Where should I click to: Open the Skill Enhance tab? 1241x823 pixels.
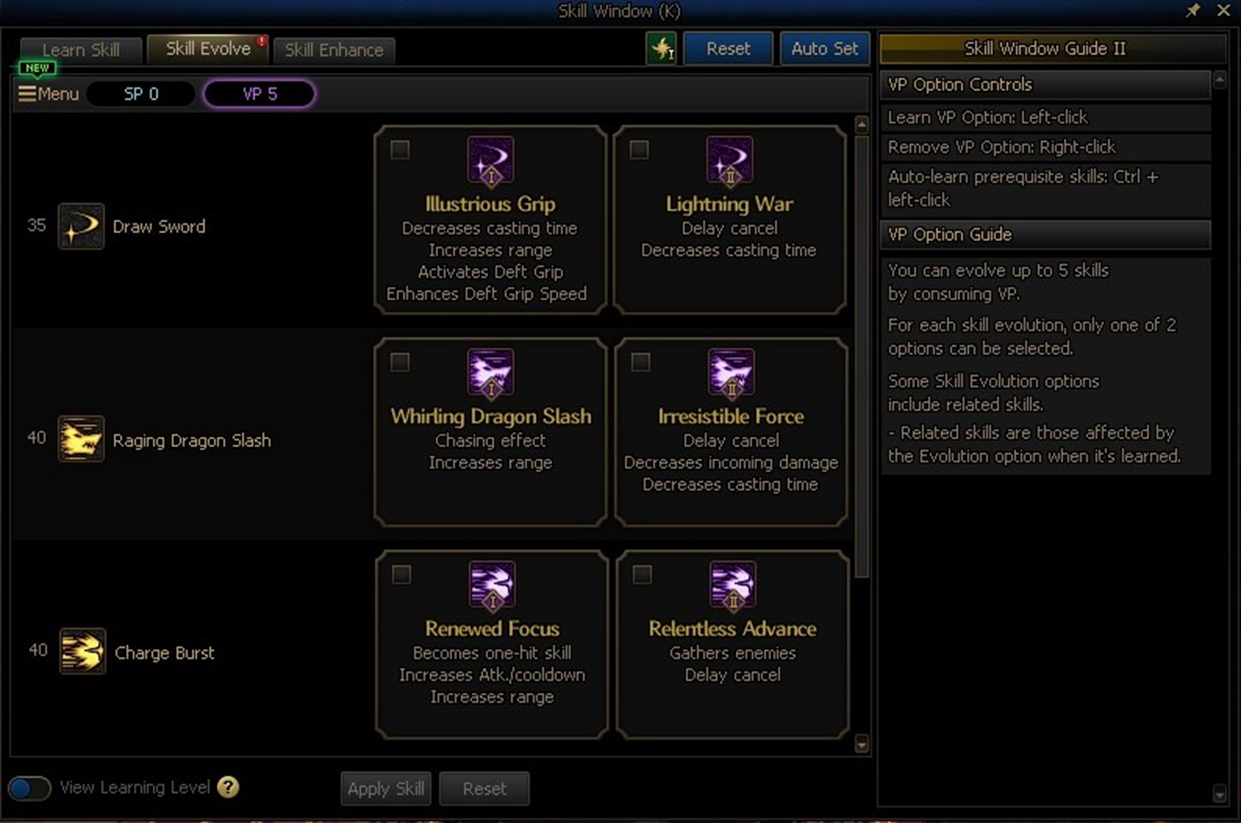334,50
